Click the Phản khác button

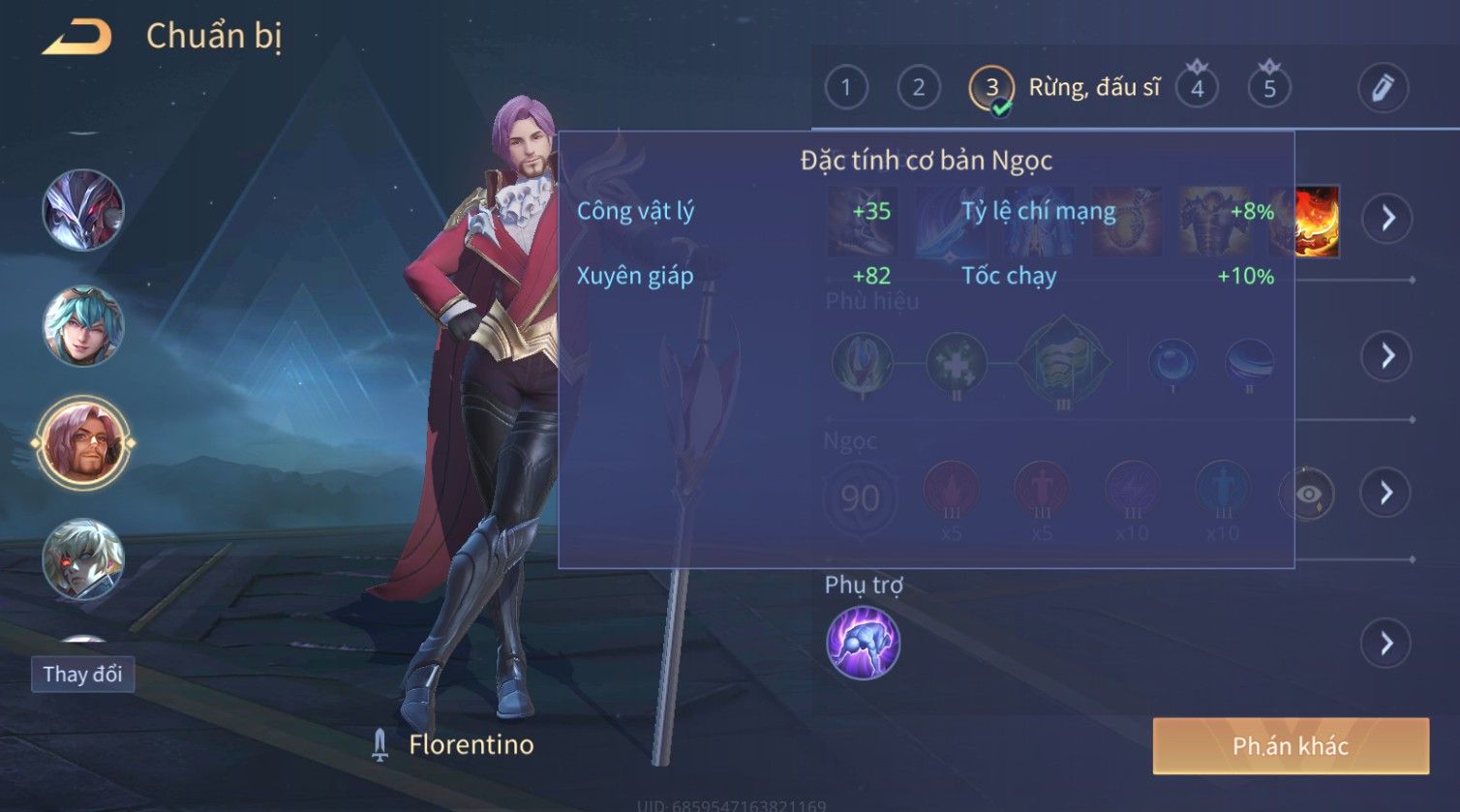(x=1291, y=745)
